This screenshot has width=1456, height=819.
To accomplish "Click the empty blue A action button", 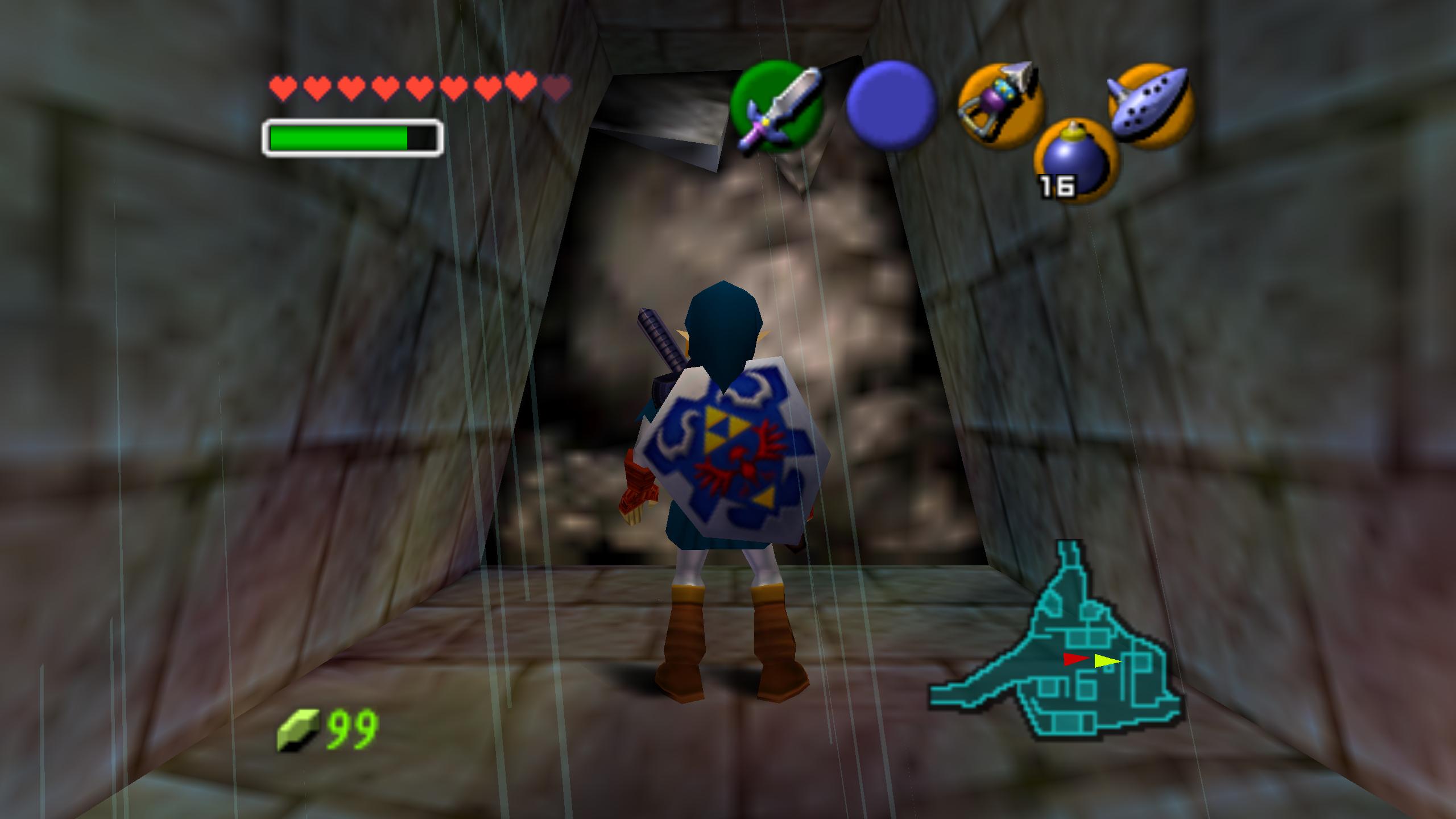I will click(891, 106).
